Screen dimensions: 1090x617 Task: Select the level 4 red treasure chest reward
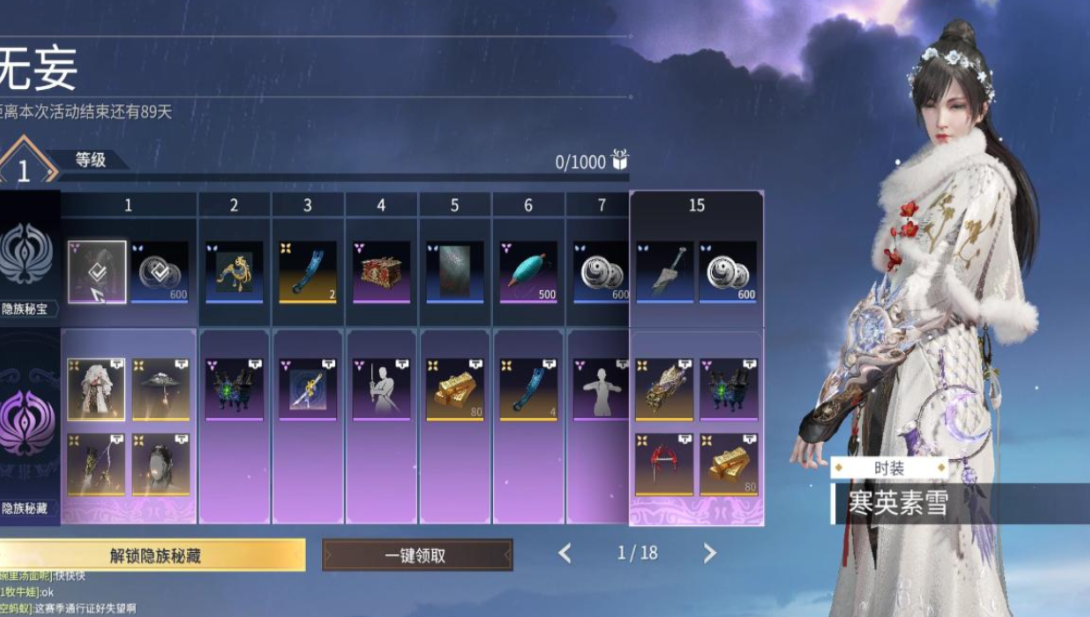(381, 271)
